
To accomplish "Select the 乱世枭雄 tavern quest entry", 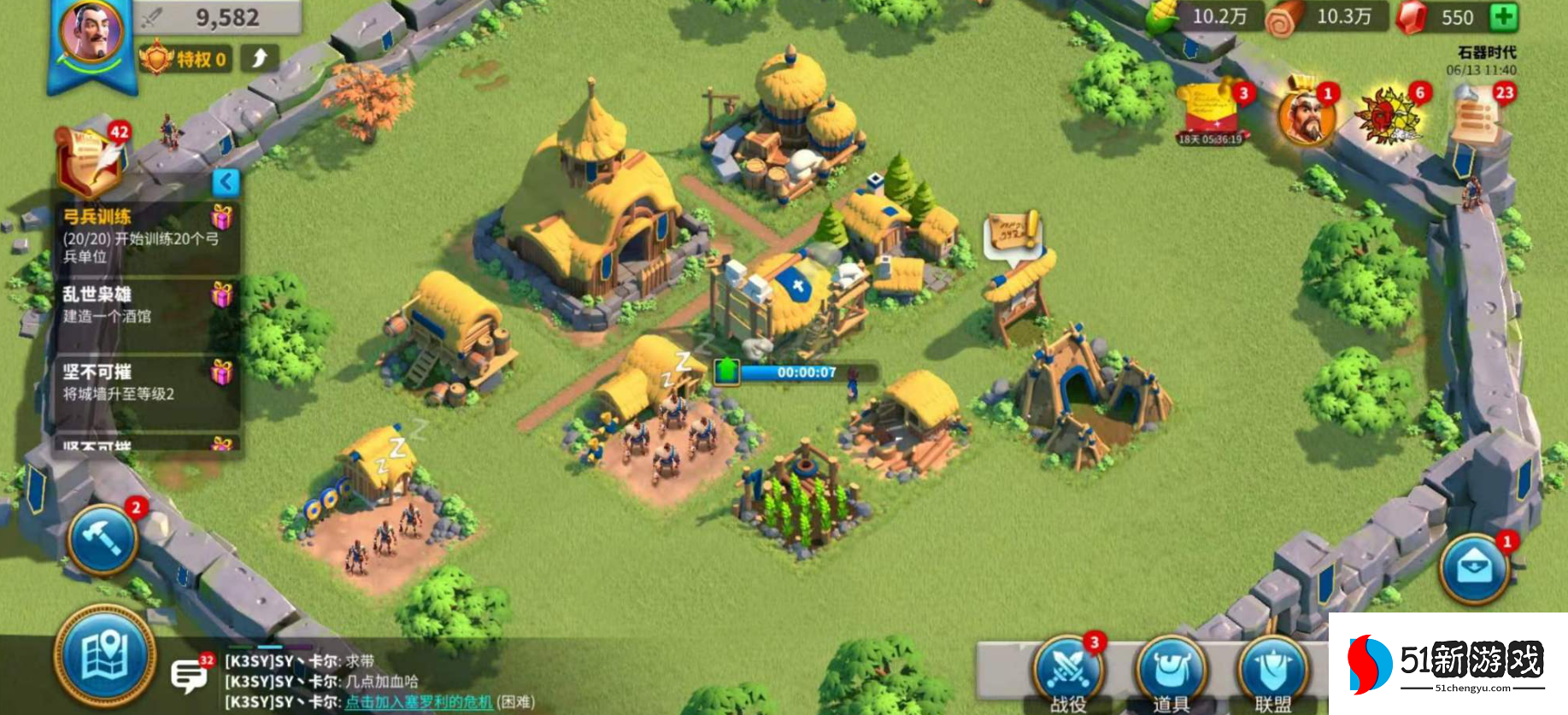I will point(141,305).
